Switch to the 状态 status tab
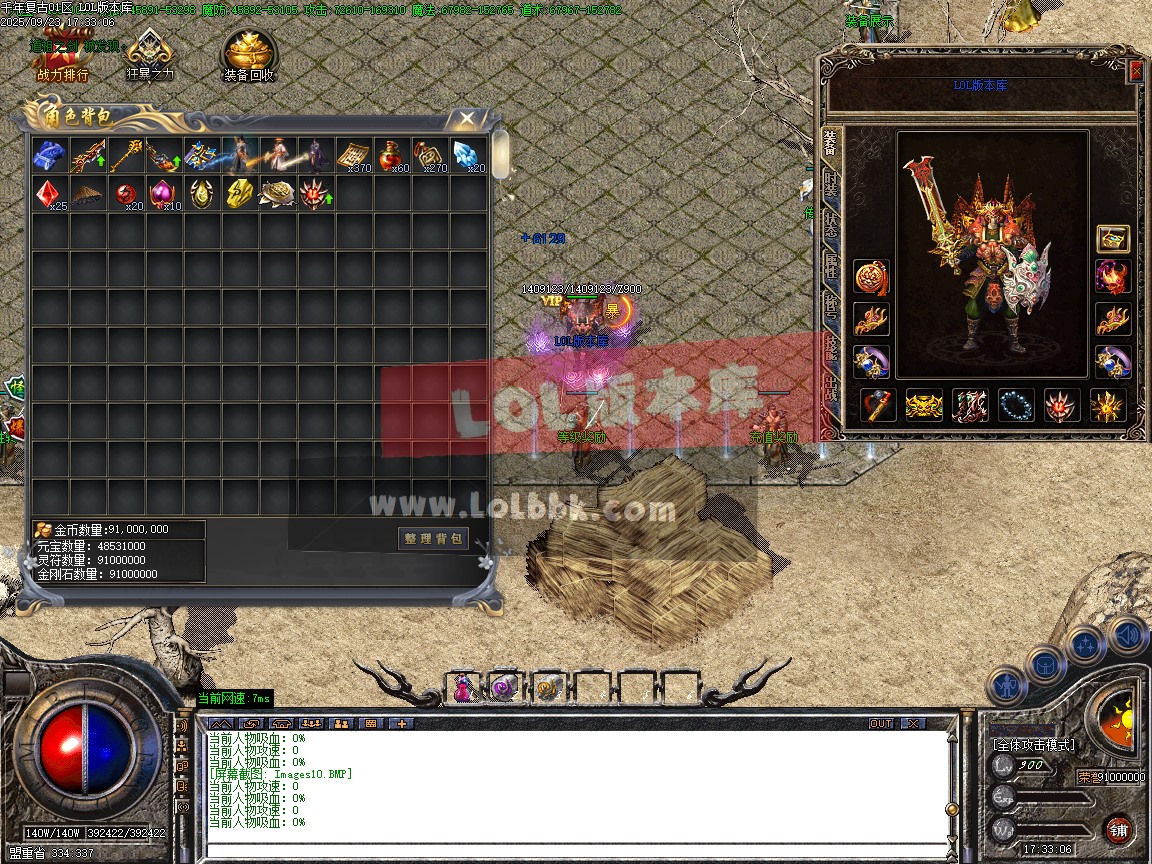The height and width of the screenshot is (864, 1152). (831, 223)
